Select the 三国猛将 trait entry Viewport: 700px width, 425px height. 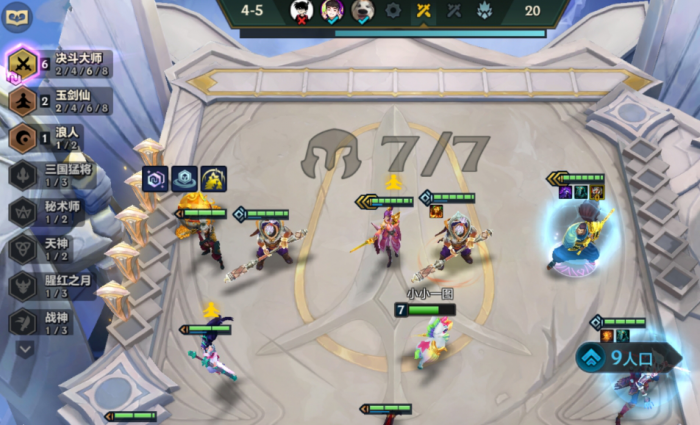coord(55,175)
